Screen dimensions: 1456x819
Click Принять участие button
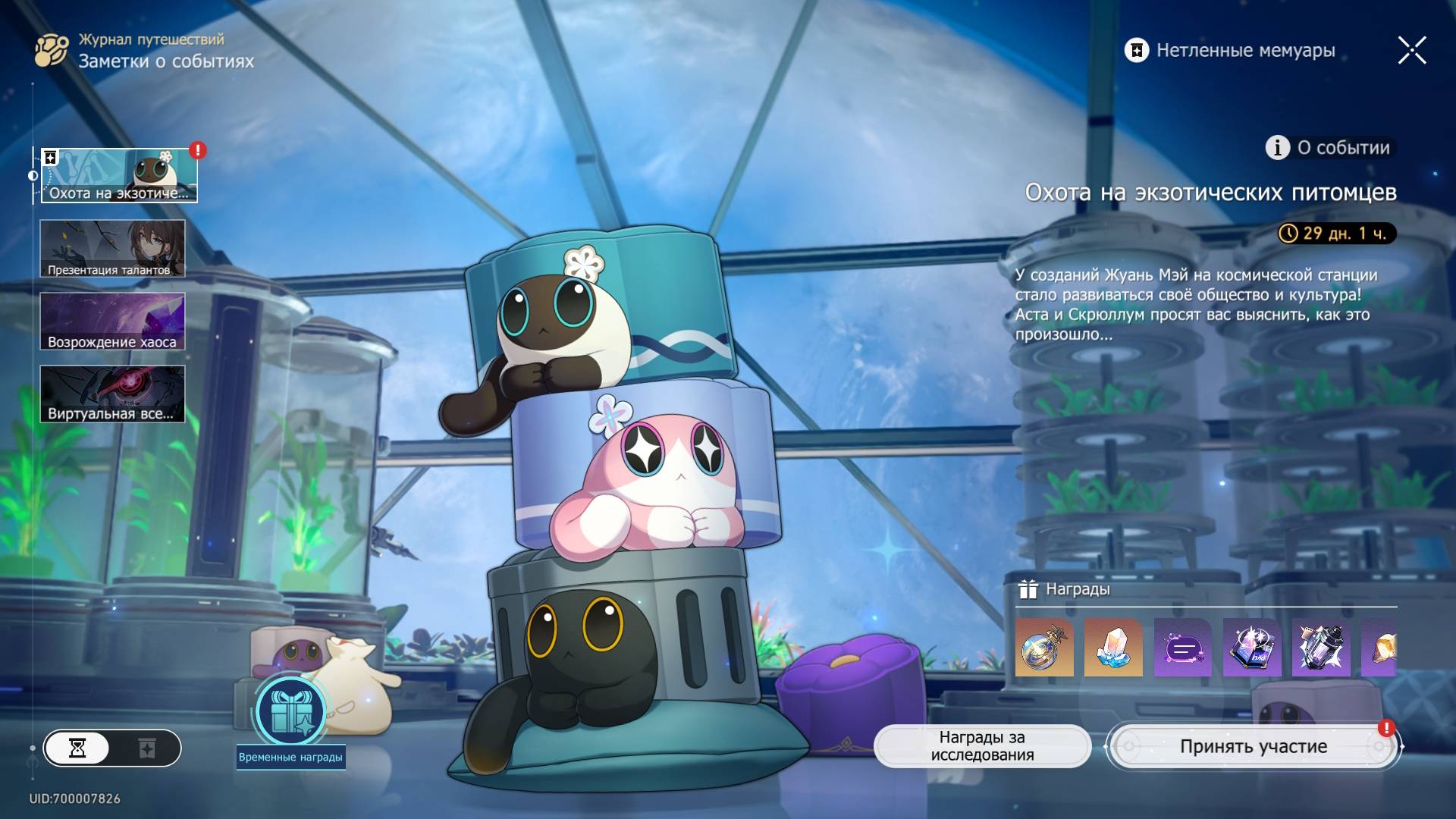point(1253,747)
